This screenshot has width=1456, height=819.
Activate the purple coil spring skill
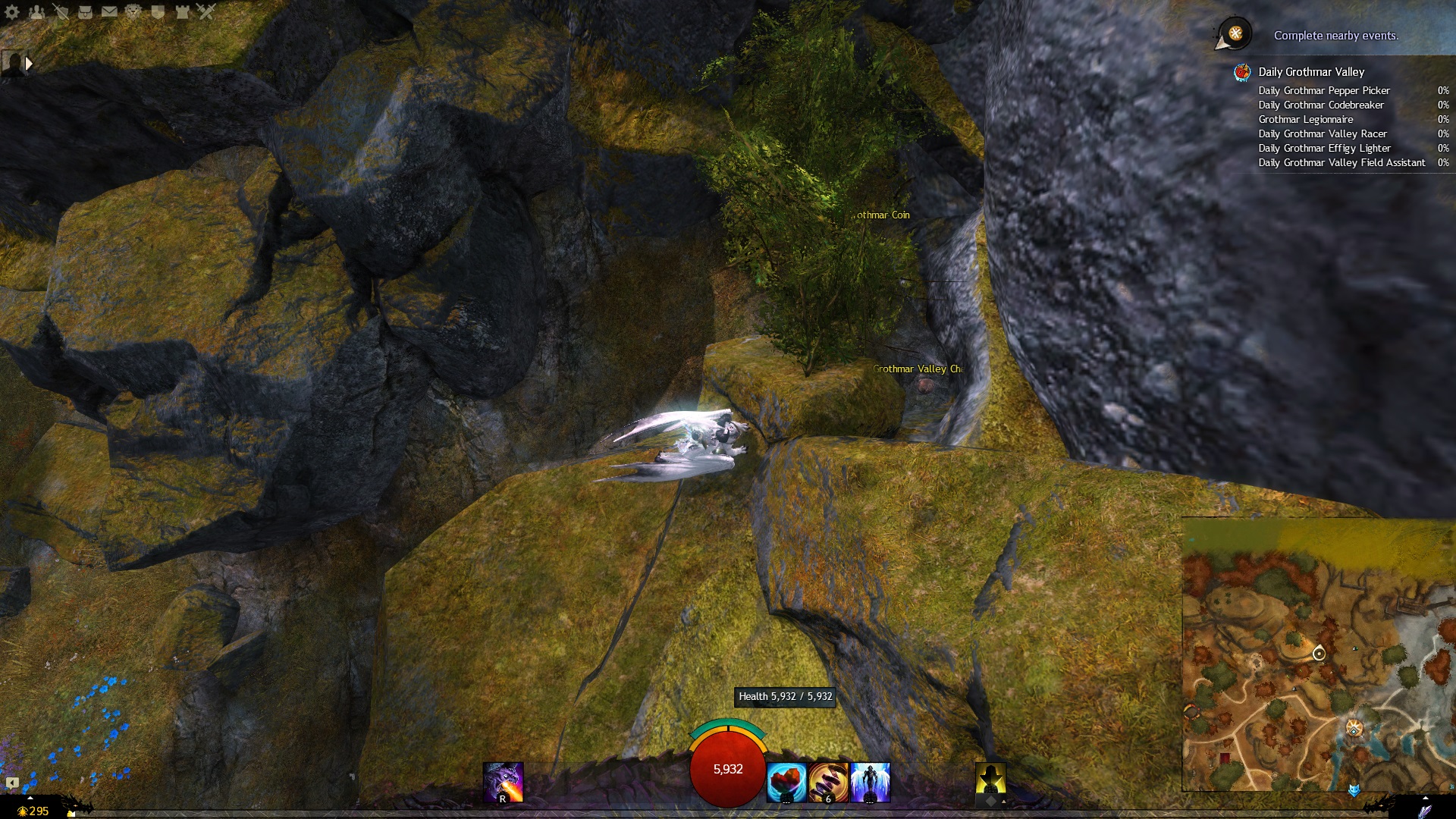(828, 783)
